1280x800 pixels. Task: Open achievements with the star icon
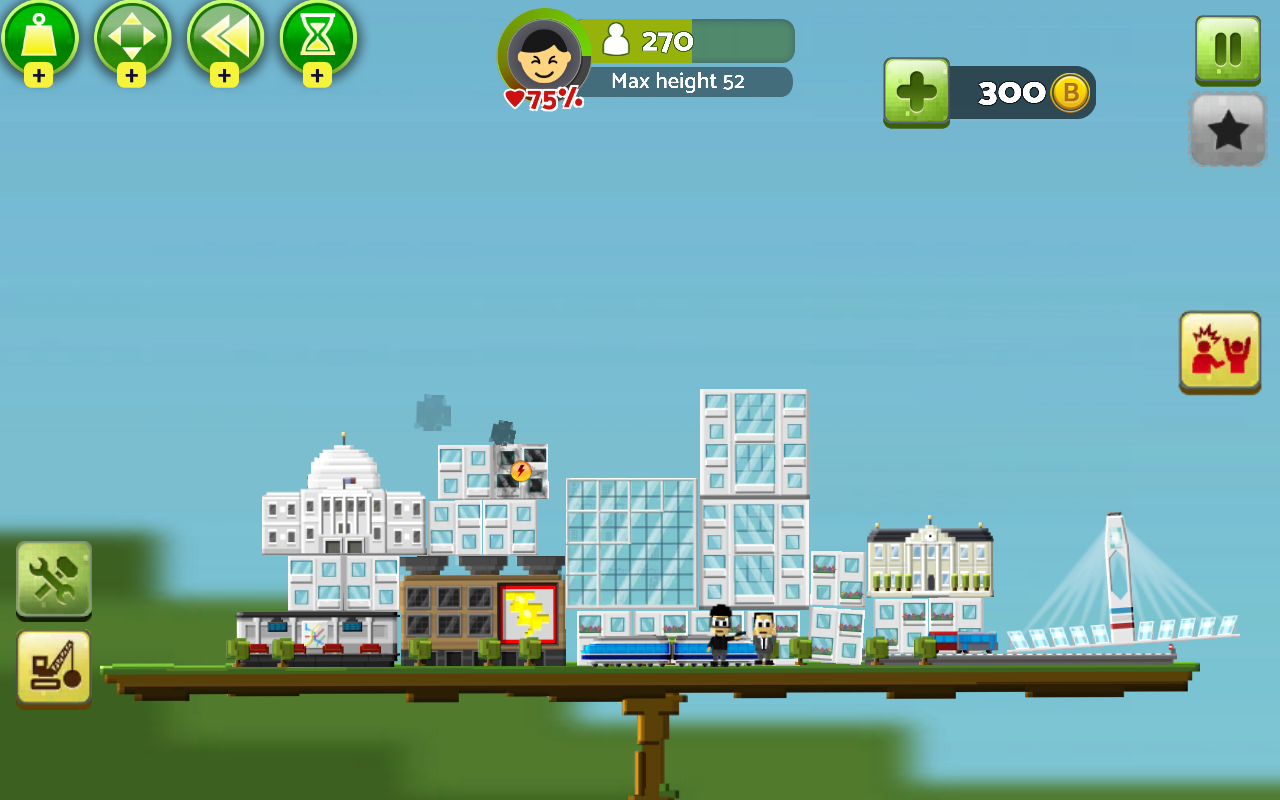(x=1227, y=130)
